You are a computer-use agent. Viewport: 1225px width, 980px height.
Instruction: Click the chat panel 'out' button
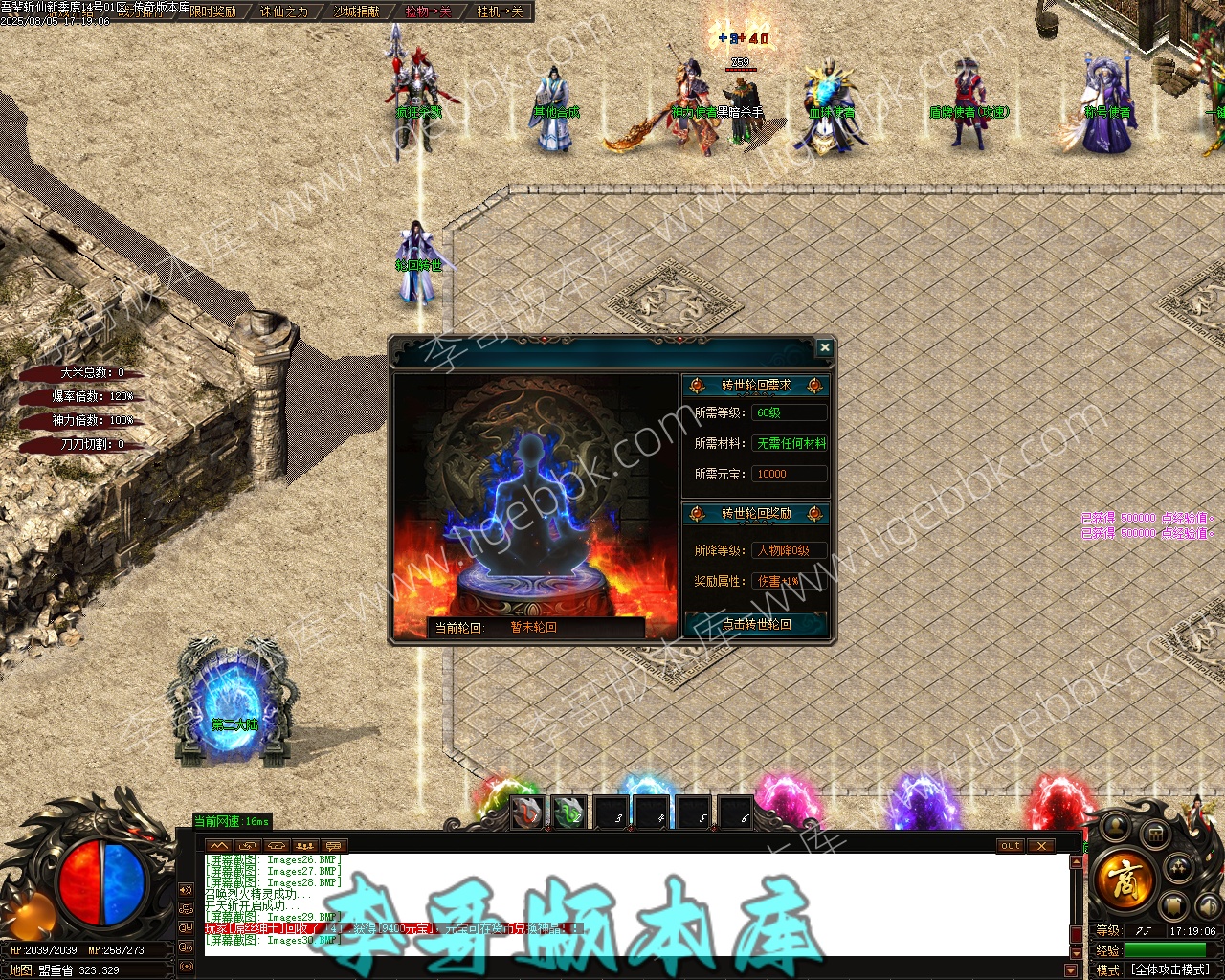coord(1011,846)
